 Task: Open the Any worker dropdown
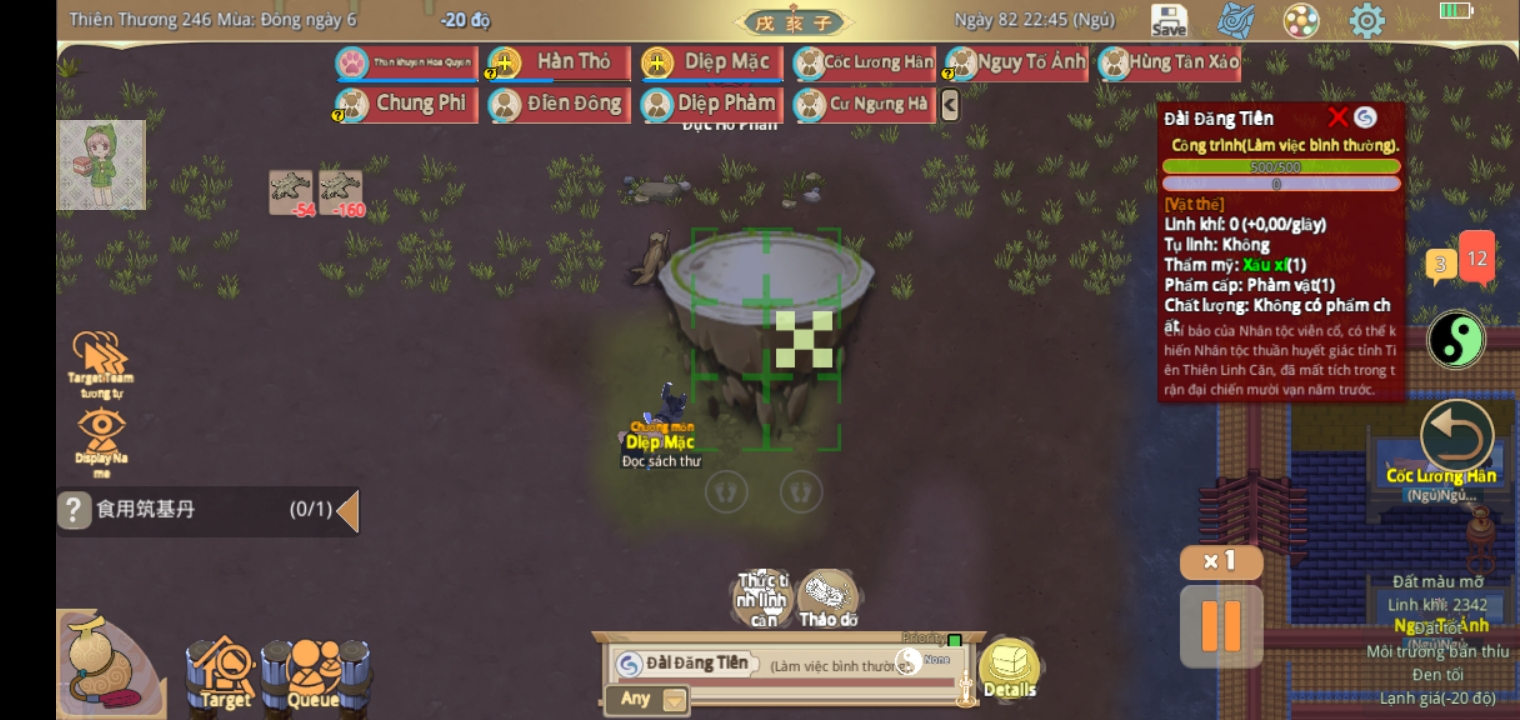(x=645, y=700)
